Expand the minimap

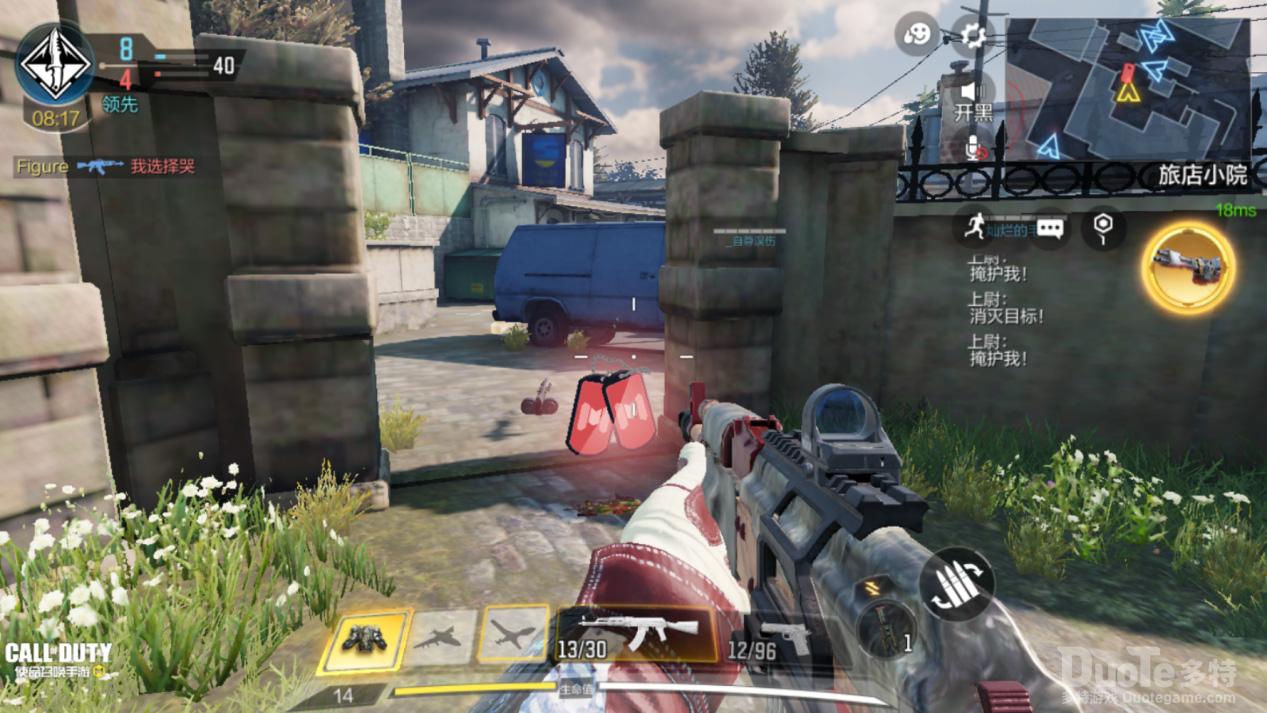tap(1127, 88)
